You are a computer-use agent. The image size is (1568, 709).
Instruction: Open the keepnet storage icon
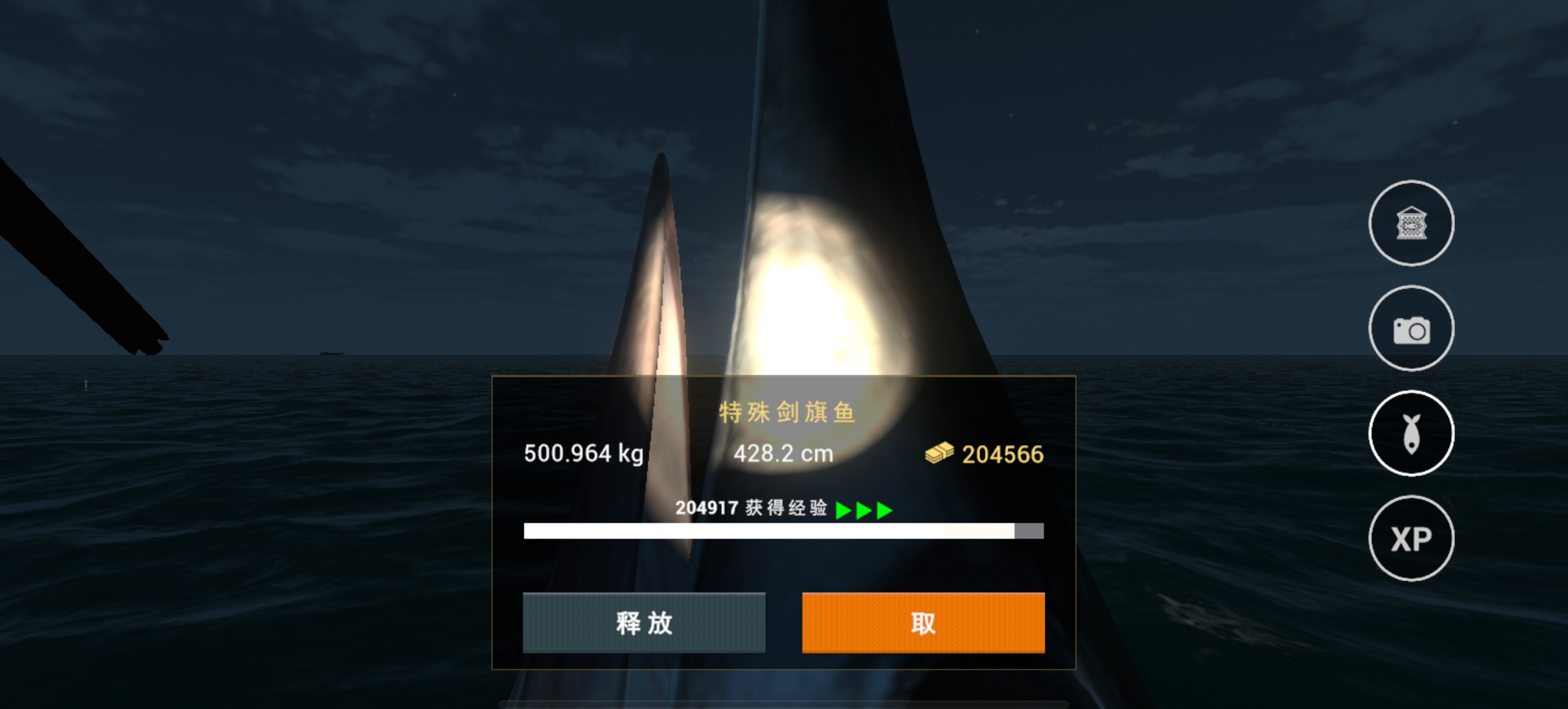pos(1411,223)
